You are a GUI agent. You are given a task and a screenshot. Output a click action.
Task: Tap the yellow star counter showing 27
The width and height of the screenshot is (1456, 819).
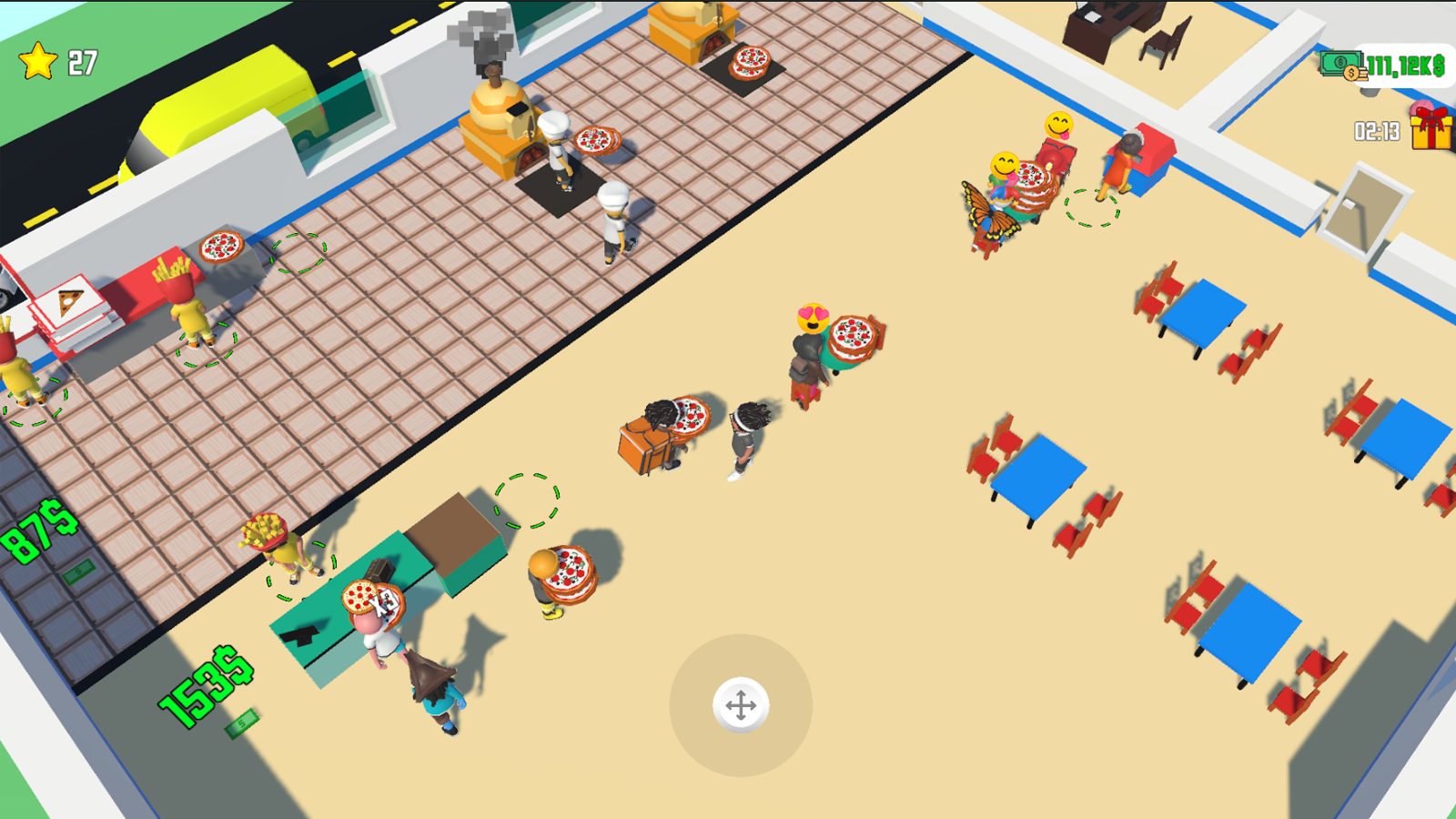click(55, 62)
